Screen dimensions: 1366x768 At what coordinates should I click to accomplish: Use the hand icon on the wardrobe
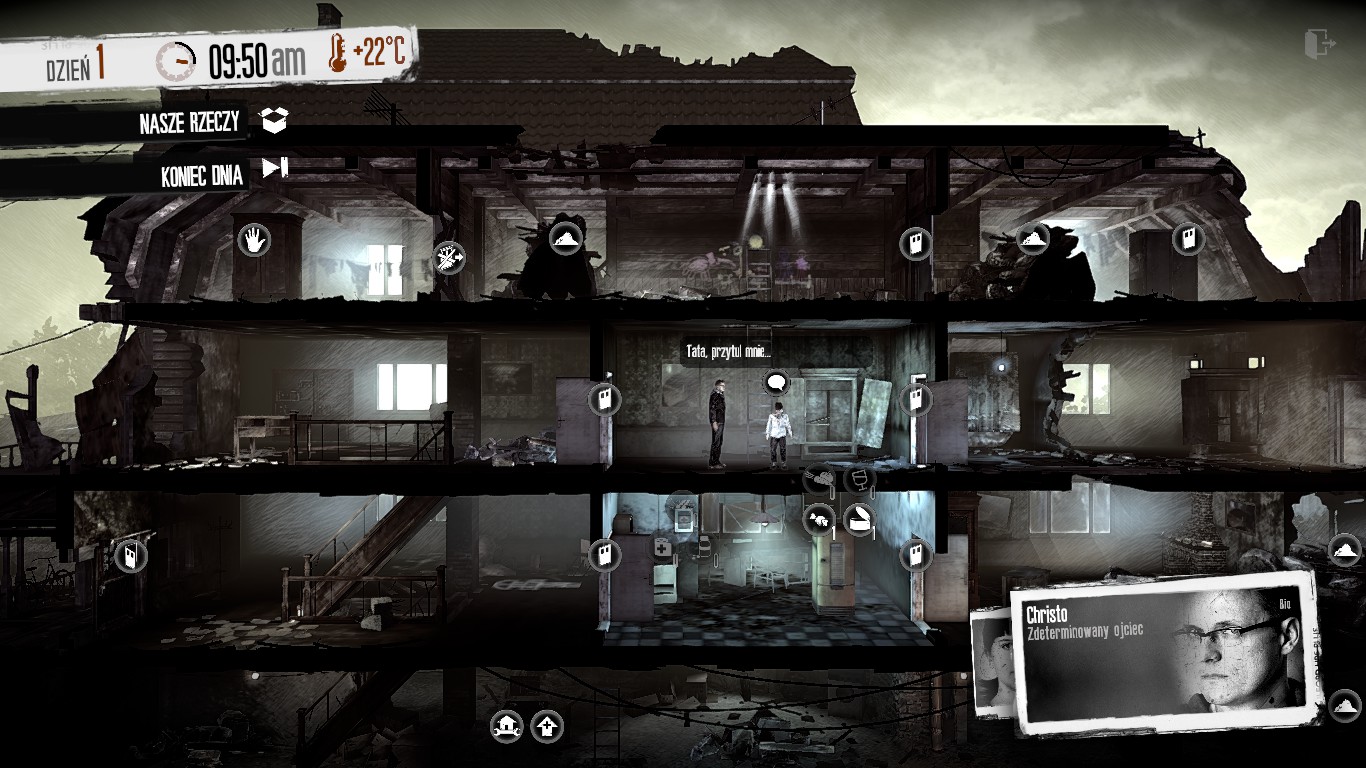(254, 239)
